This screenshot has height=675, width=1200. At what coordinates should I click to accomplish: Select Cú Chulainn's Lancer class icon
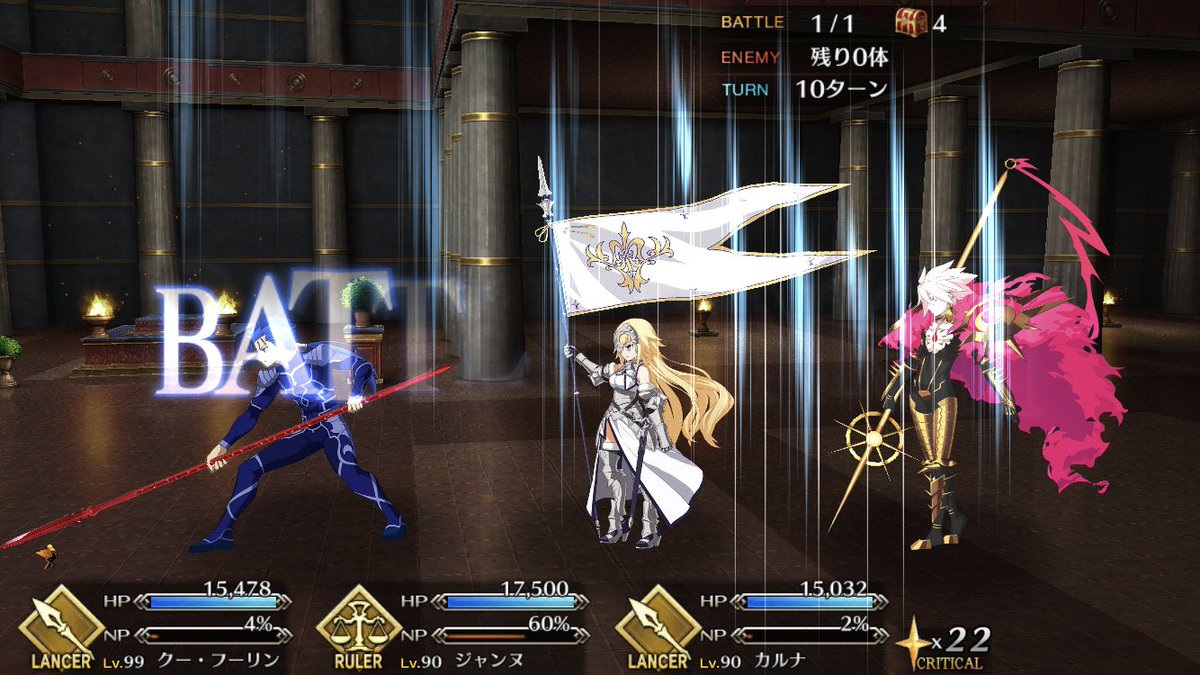pyautogui.click(x=59, y=624)
